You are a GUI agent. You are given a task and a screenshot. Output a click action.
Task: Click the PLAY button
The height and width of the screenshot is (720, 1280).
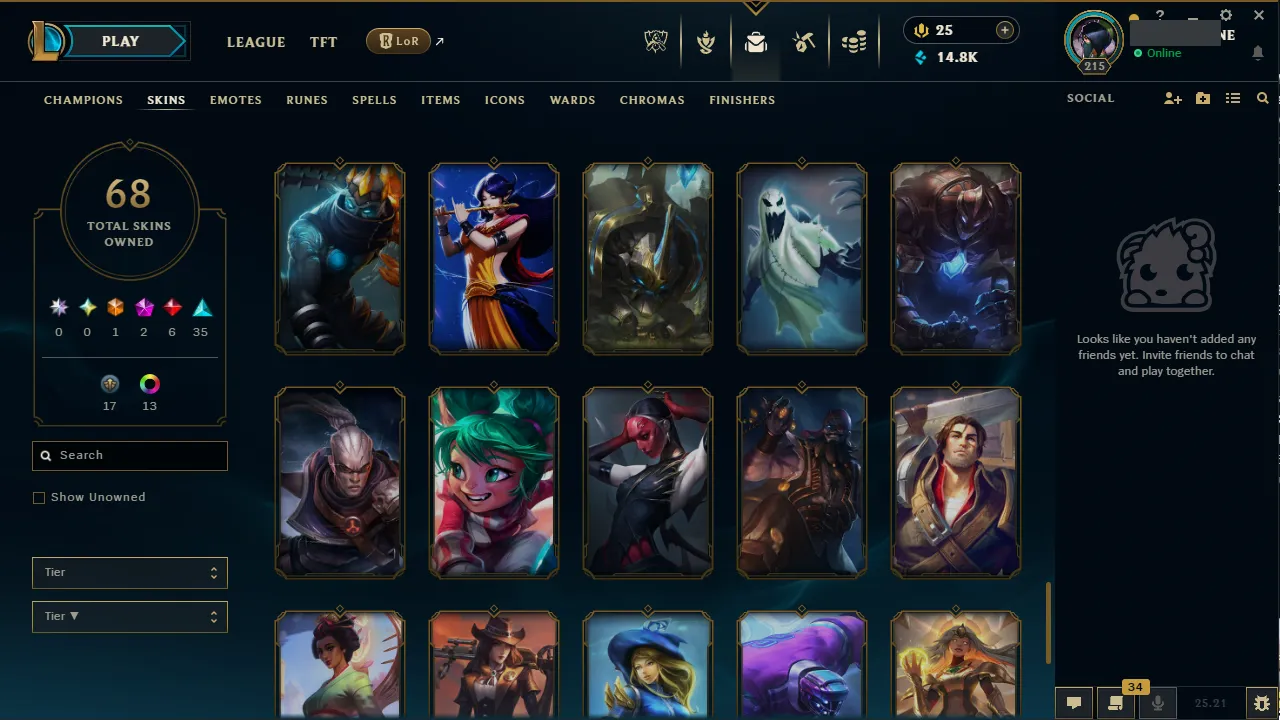[120, 41]
